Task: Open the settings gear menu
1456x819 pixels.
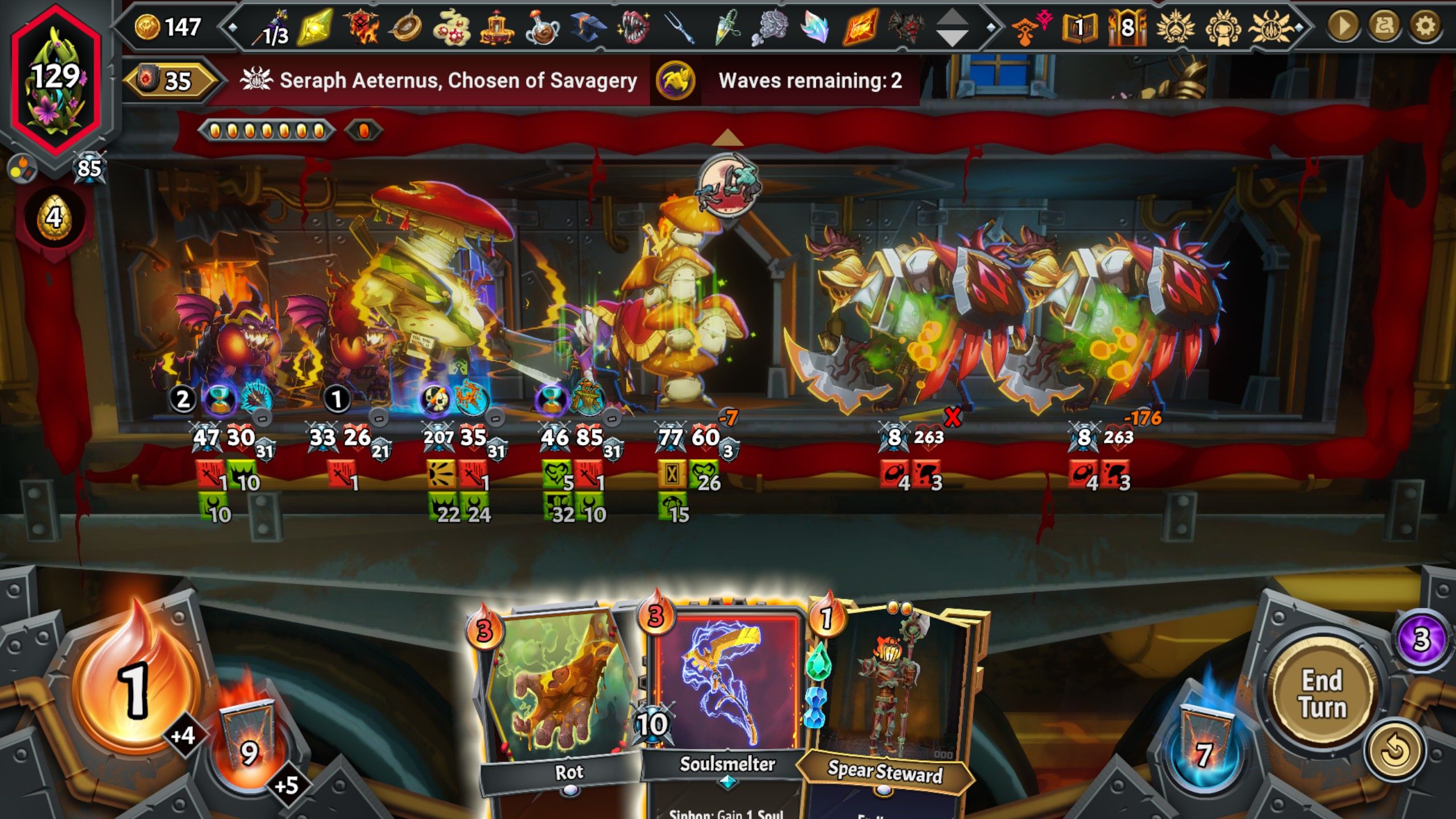Action: pyautogui.click(x=1425, y=26)
